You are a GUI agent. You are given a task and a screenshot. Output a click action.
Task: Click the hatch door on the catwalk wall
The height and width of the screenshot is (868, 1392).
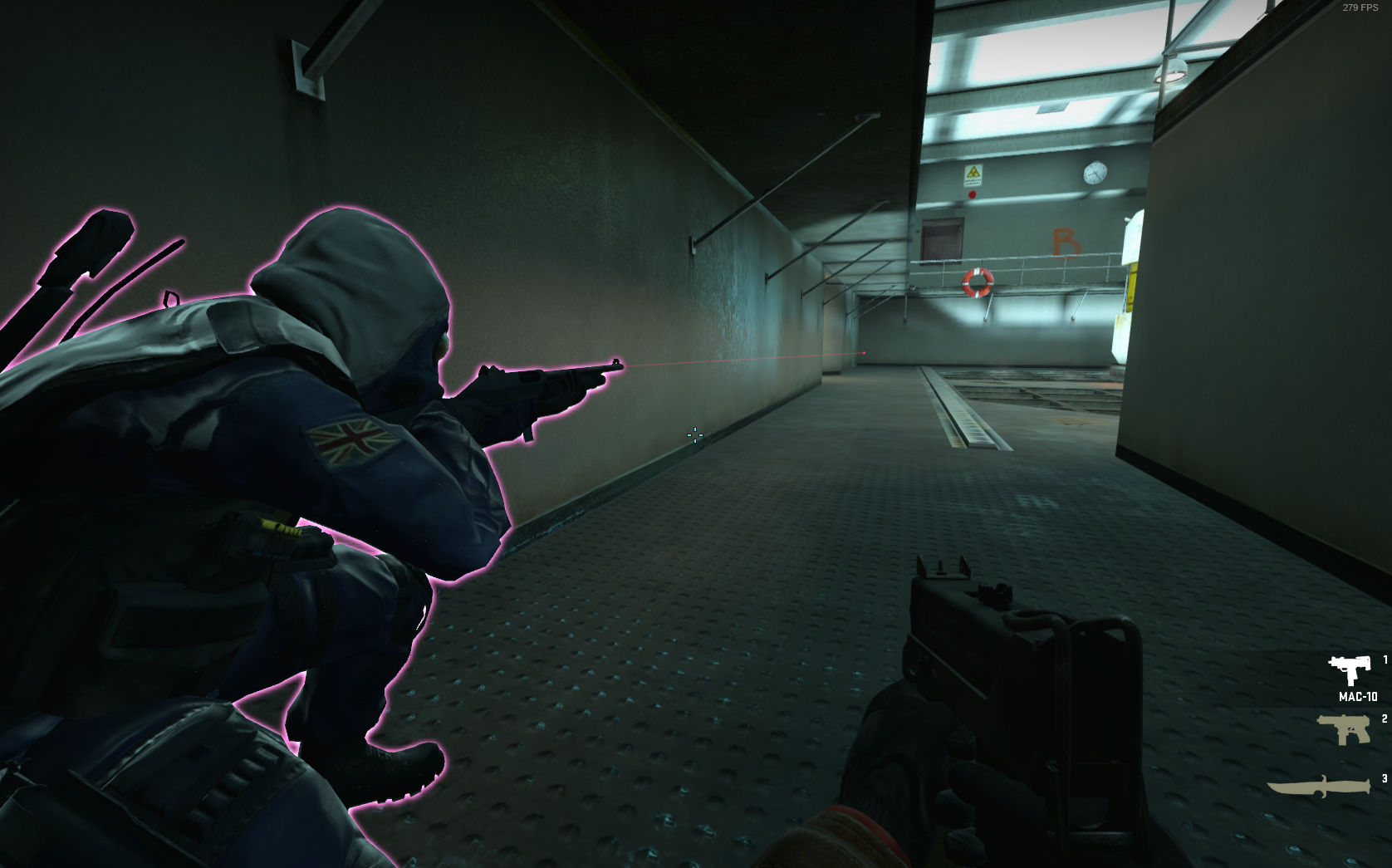pyautogui.click(x=943, y=241)
